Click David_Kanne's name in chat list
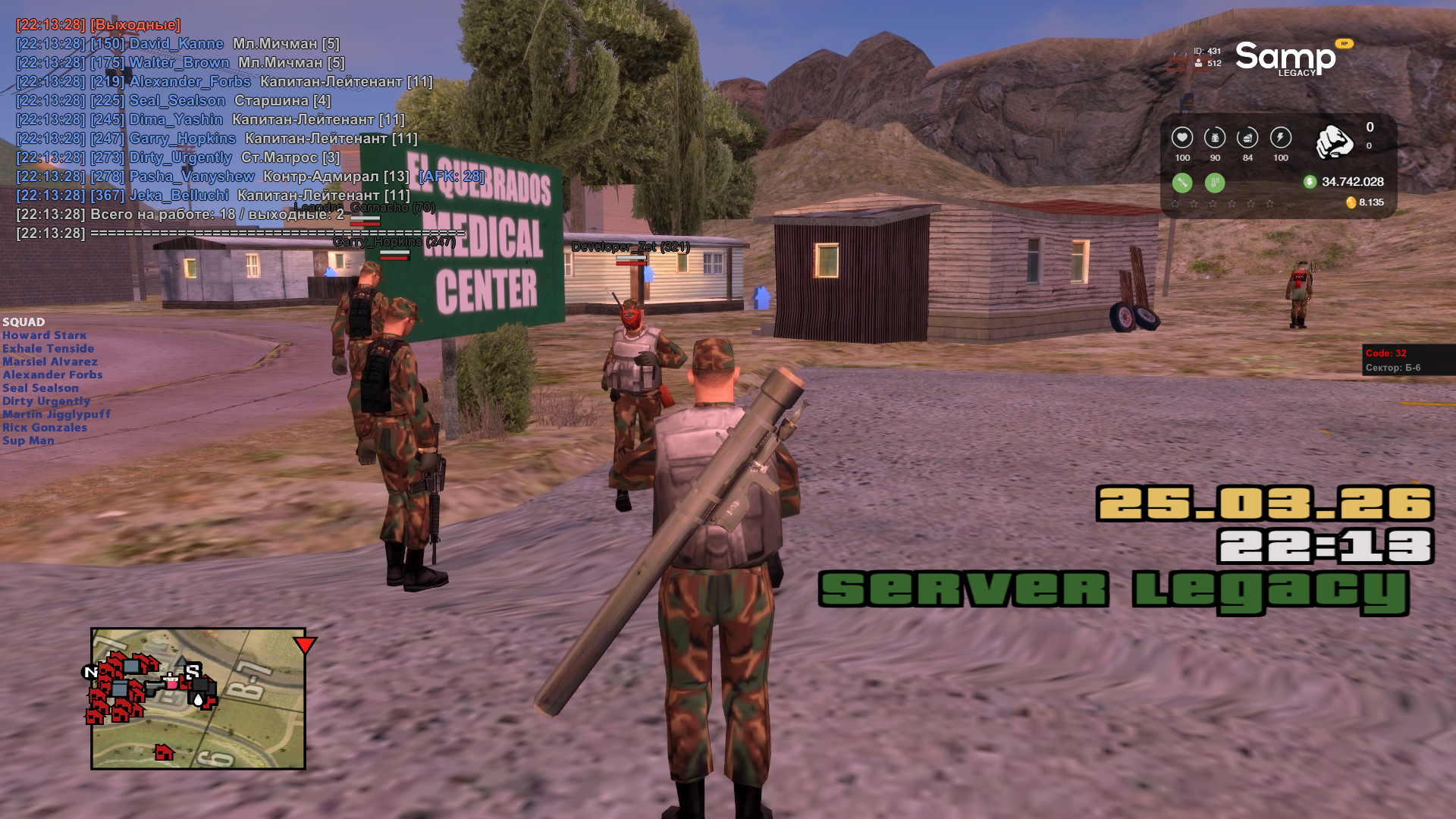 [176, 44]
